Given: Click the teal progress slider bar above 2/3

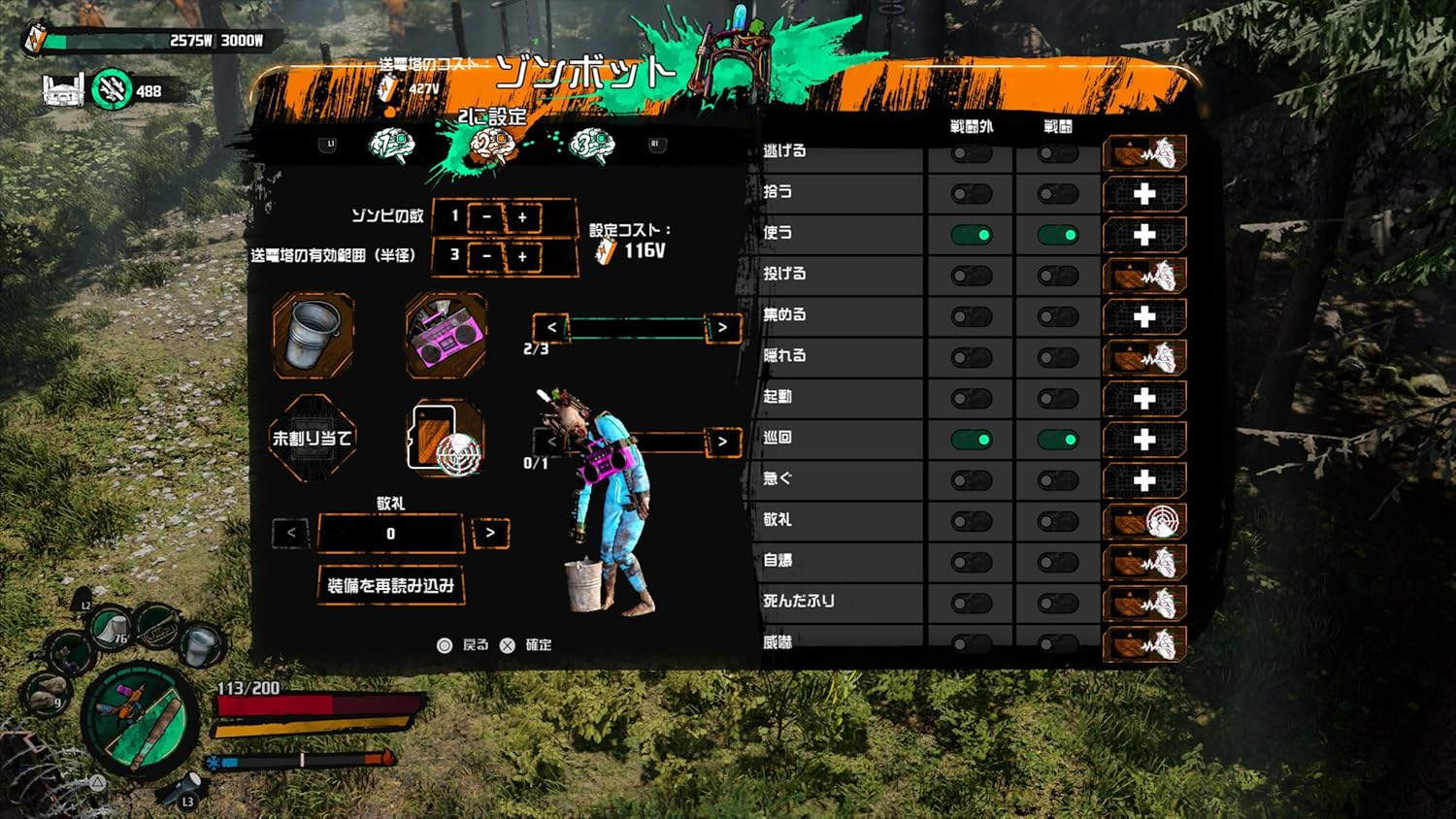Looking at the screenshot, I should [636, 328].
